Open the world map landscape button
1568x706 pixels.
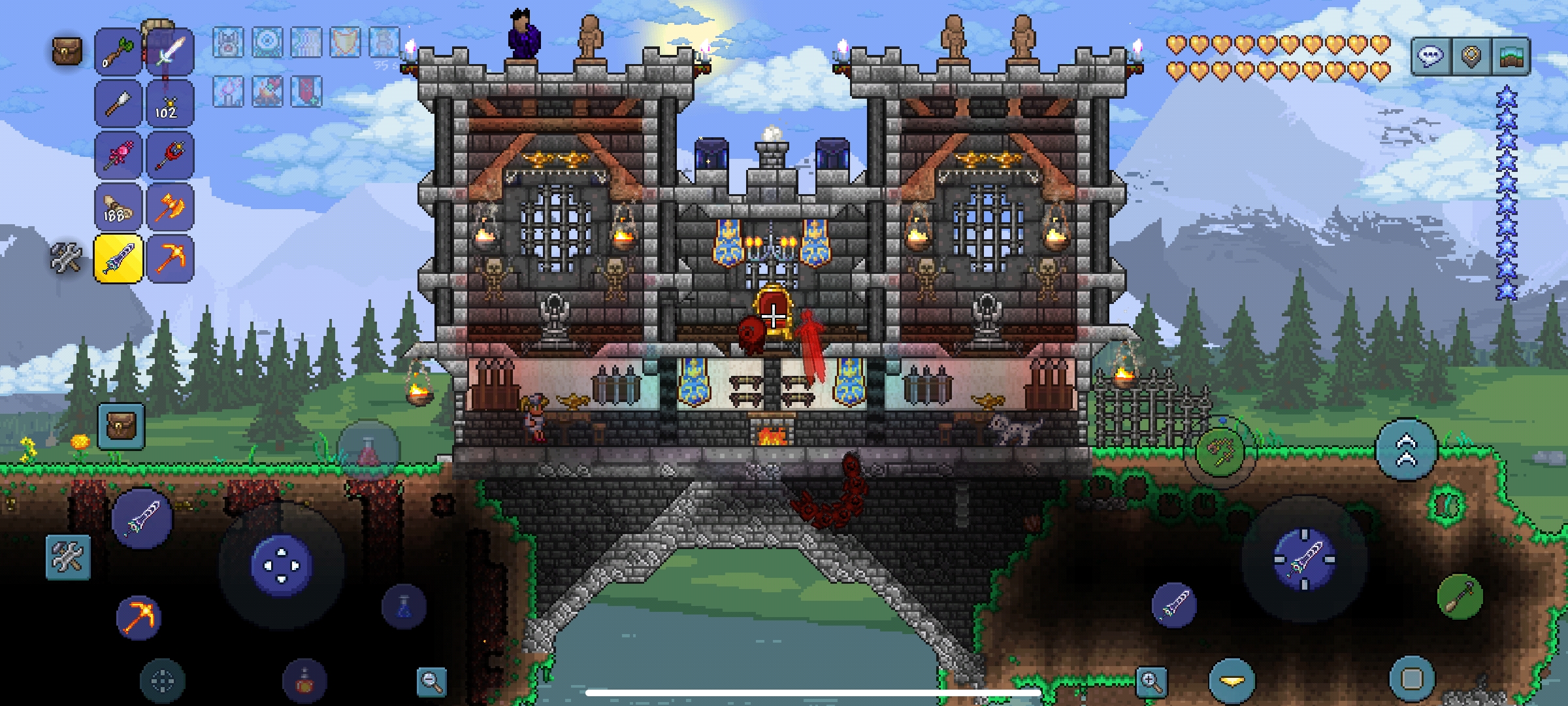coord(1510,57)
